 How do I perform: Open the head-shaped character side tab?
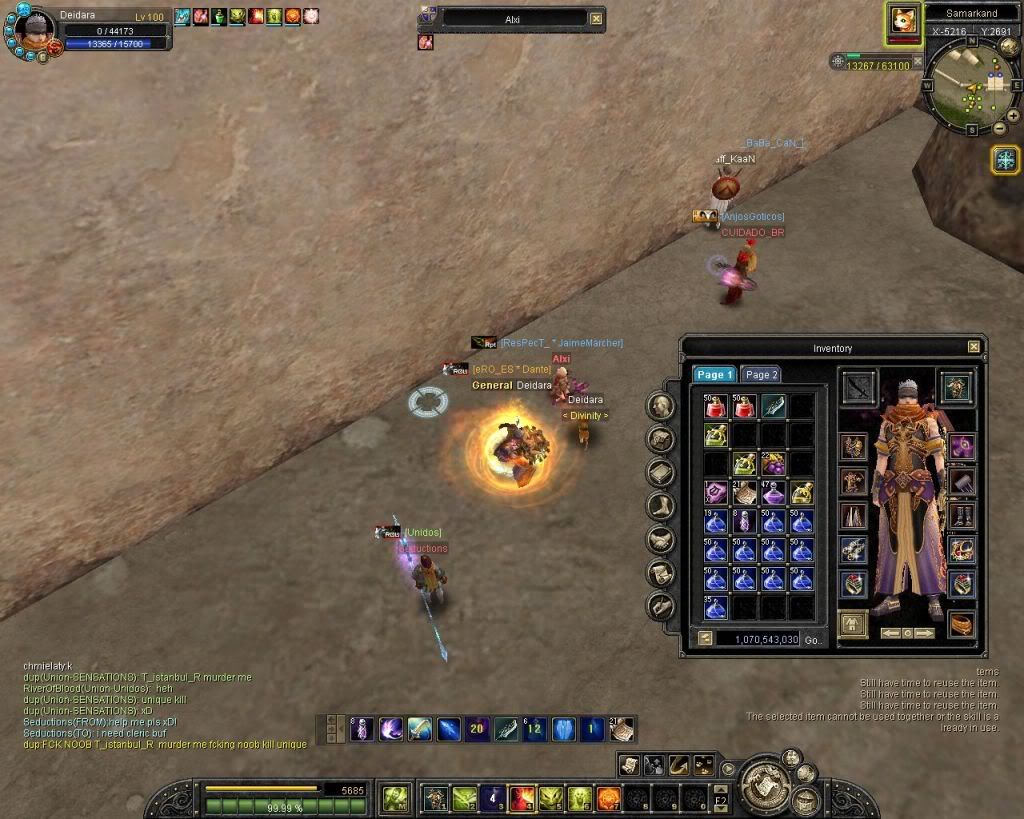pyautogui.click(x=660, y=406)
